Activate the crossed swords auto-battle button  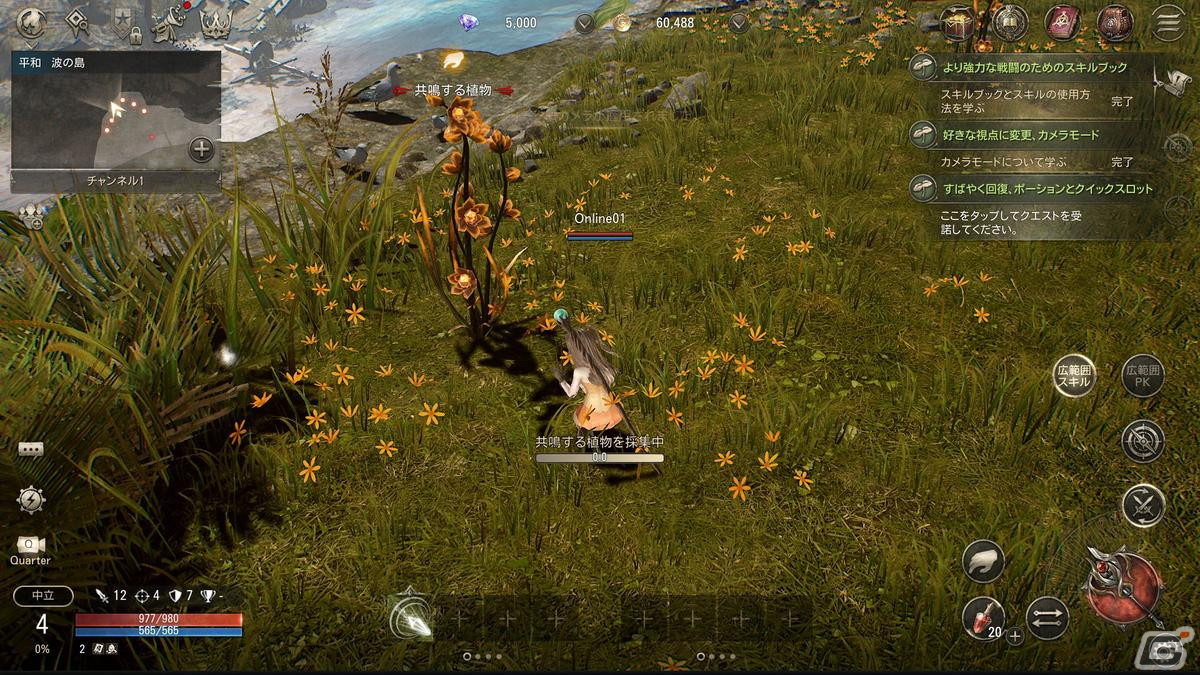1142,506
